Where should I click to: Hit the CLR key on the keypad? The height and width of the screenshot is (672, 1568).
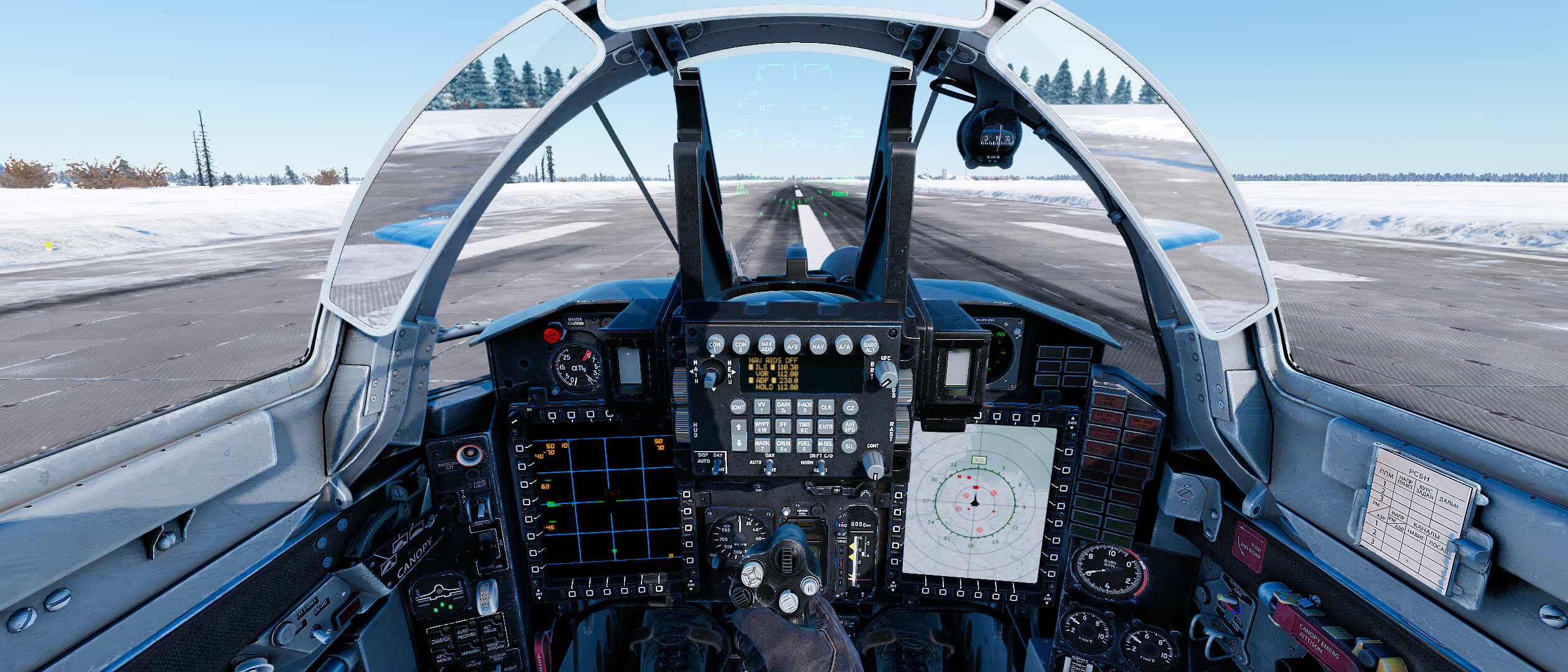tap(826, 407)
